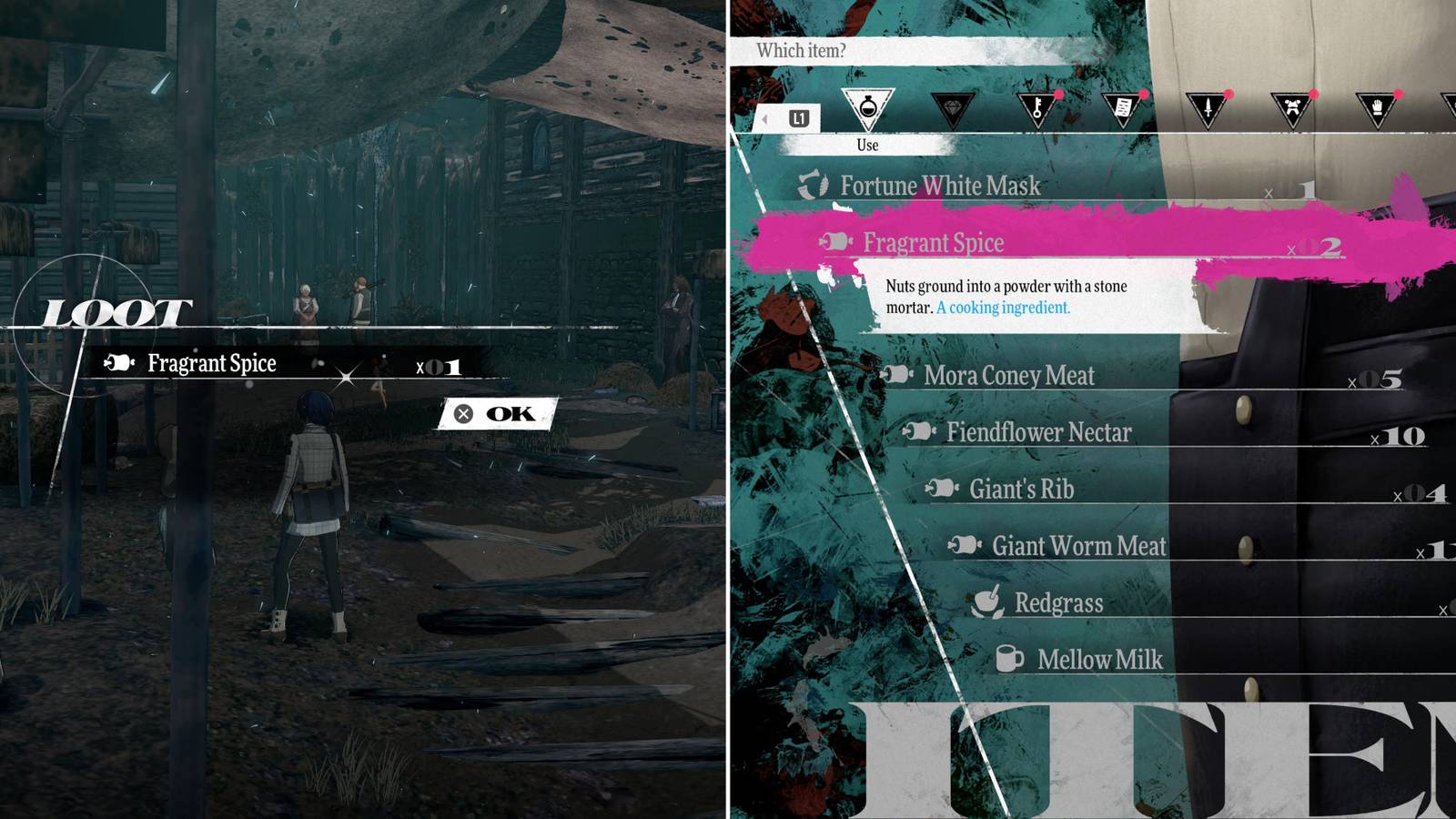
Task: Click the meat icon beside Mora Coney Meat
Action: click(895, 375)
